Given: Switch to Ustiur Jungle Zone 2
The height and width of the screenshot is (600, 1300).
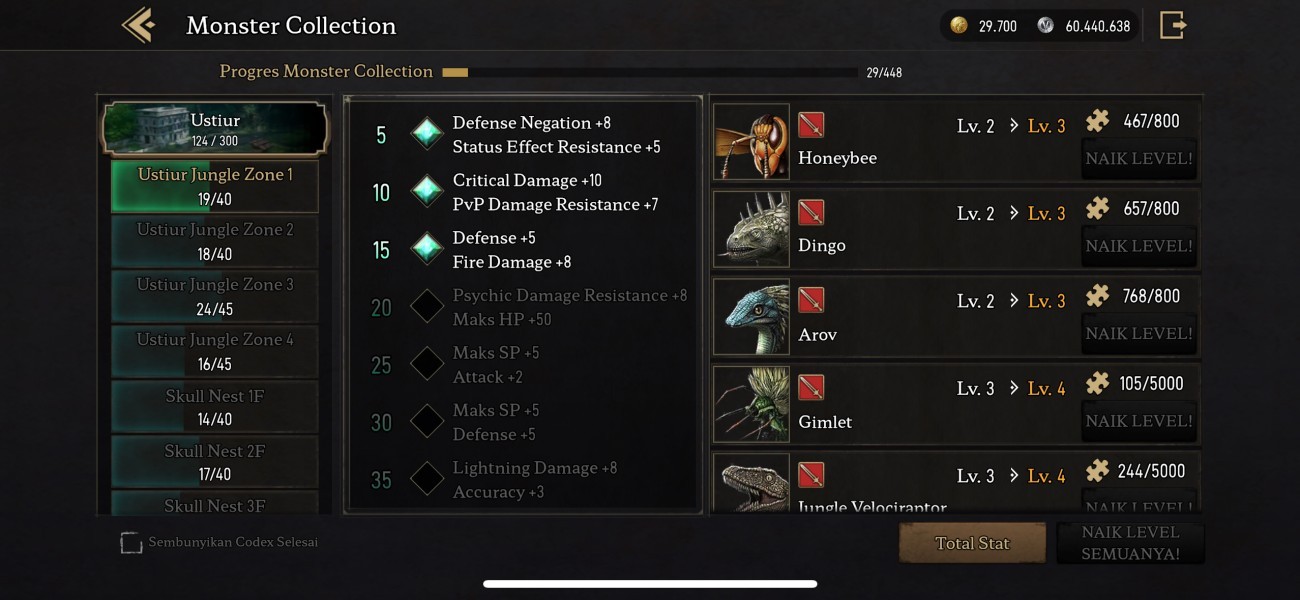Looking at the screenshot, I should click(x=215, y=241).
